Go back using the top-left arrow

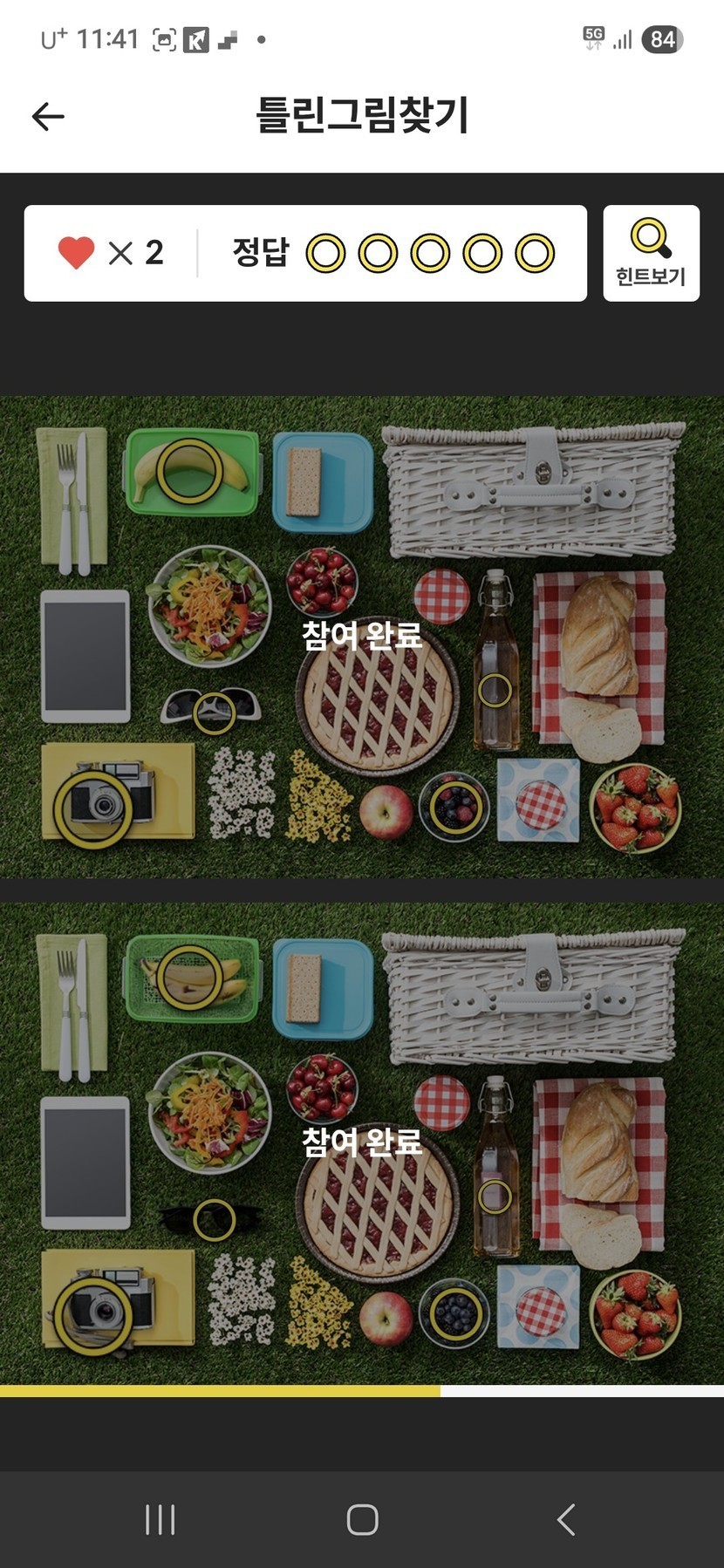click(48, 116)
